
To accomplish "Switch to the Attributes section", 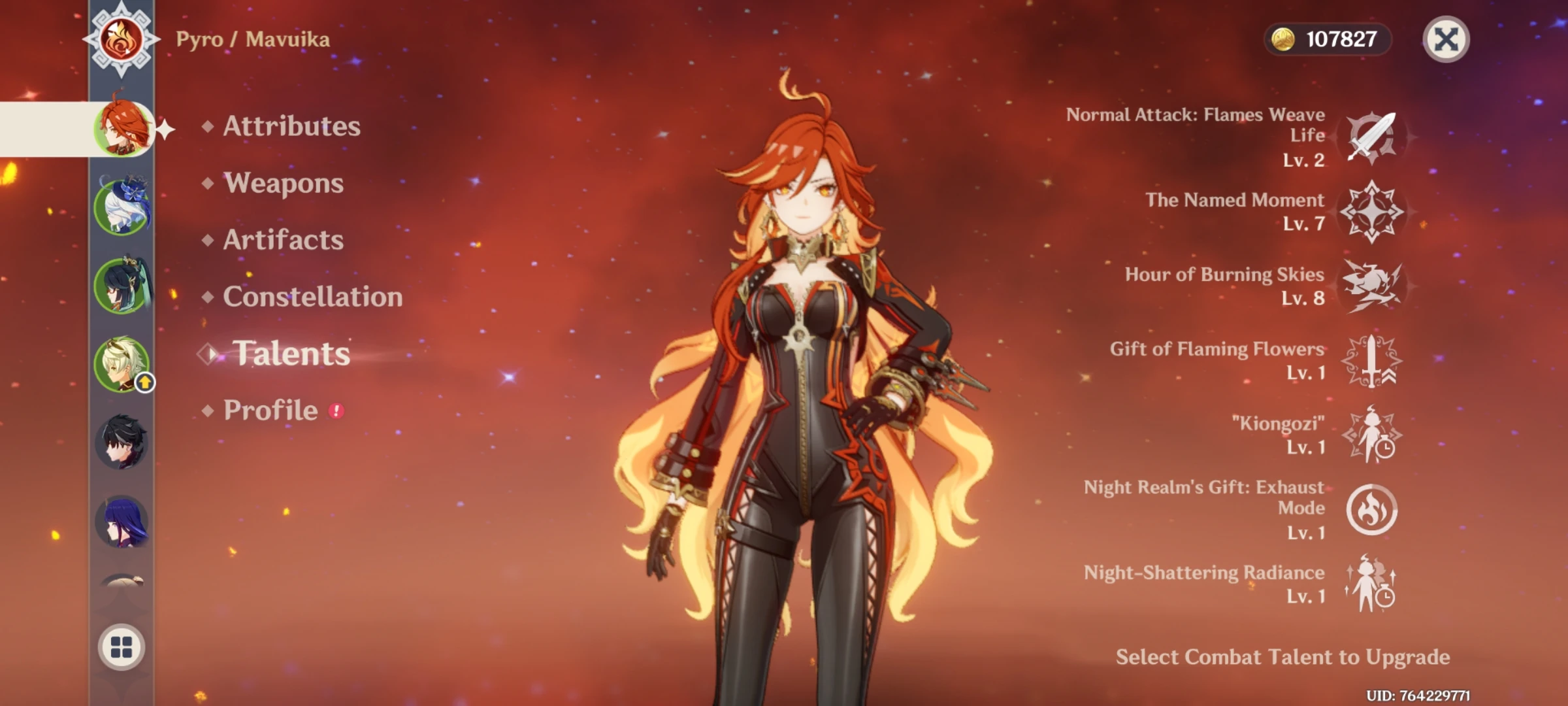I will pos(291,127).
